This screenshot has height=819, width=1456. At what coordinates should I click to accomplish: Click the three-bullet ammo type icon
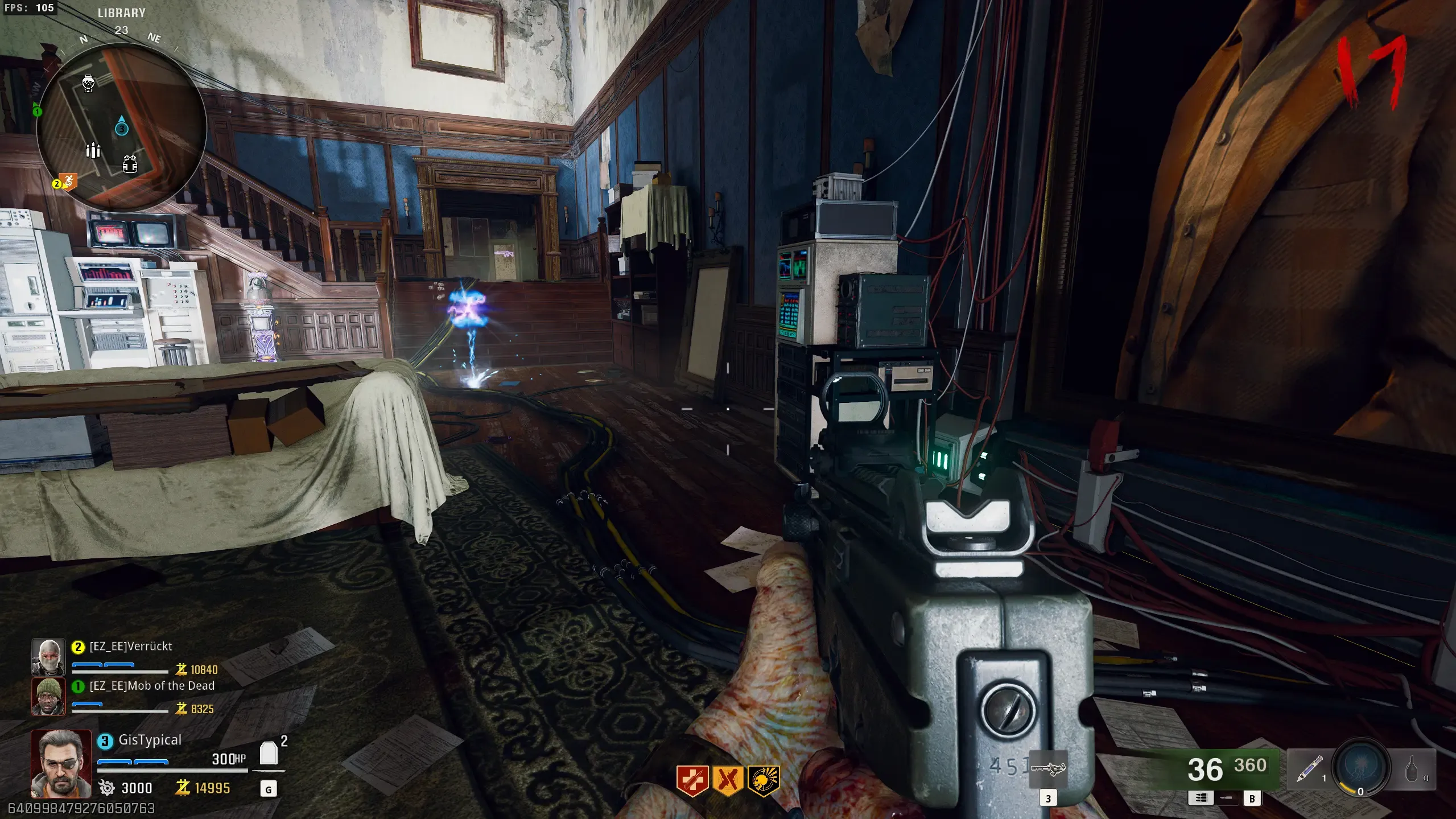point(1201,798)
